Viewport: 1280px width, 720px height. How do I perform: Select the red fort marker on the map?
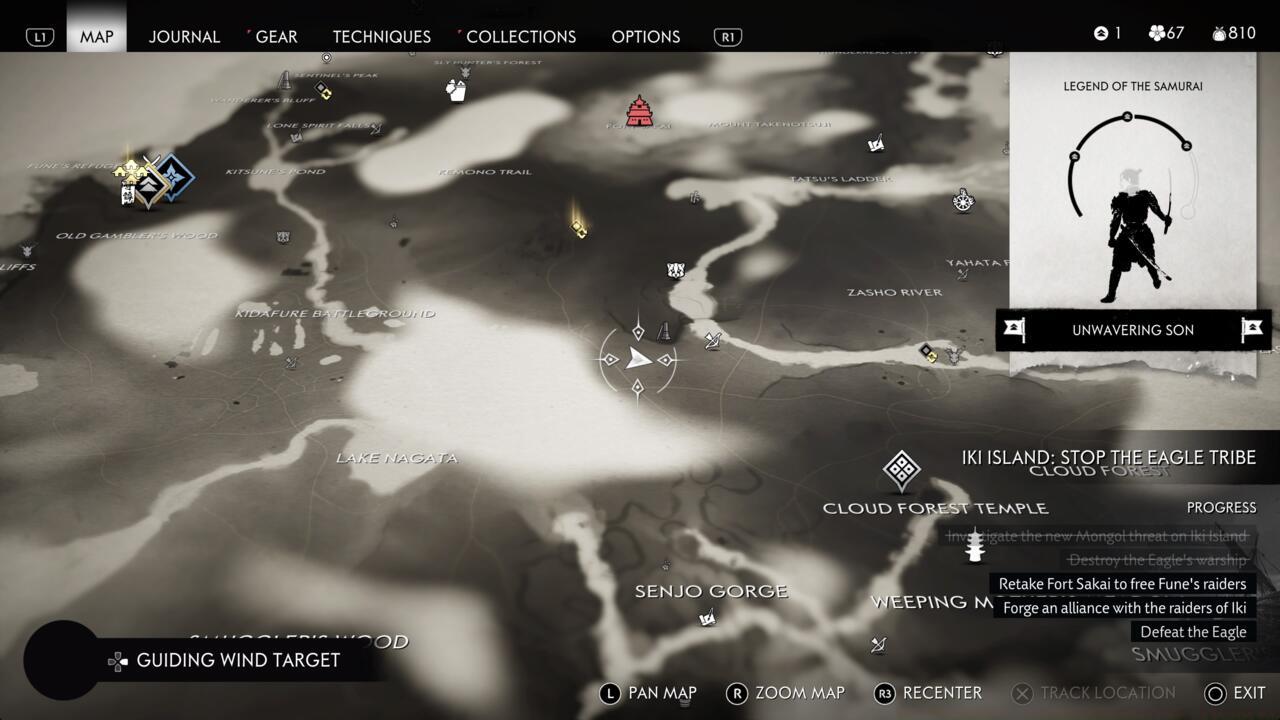tap(639, 111)
